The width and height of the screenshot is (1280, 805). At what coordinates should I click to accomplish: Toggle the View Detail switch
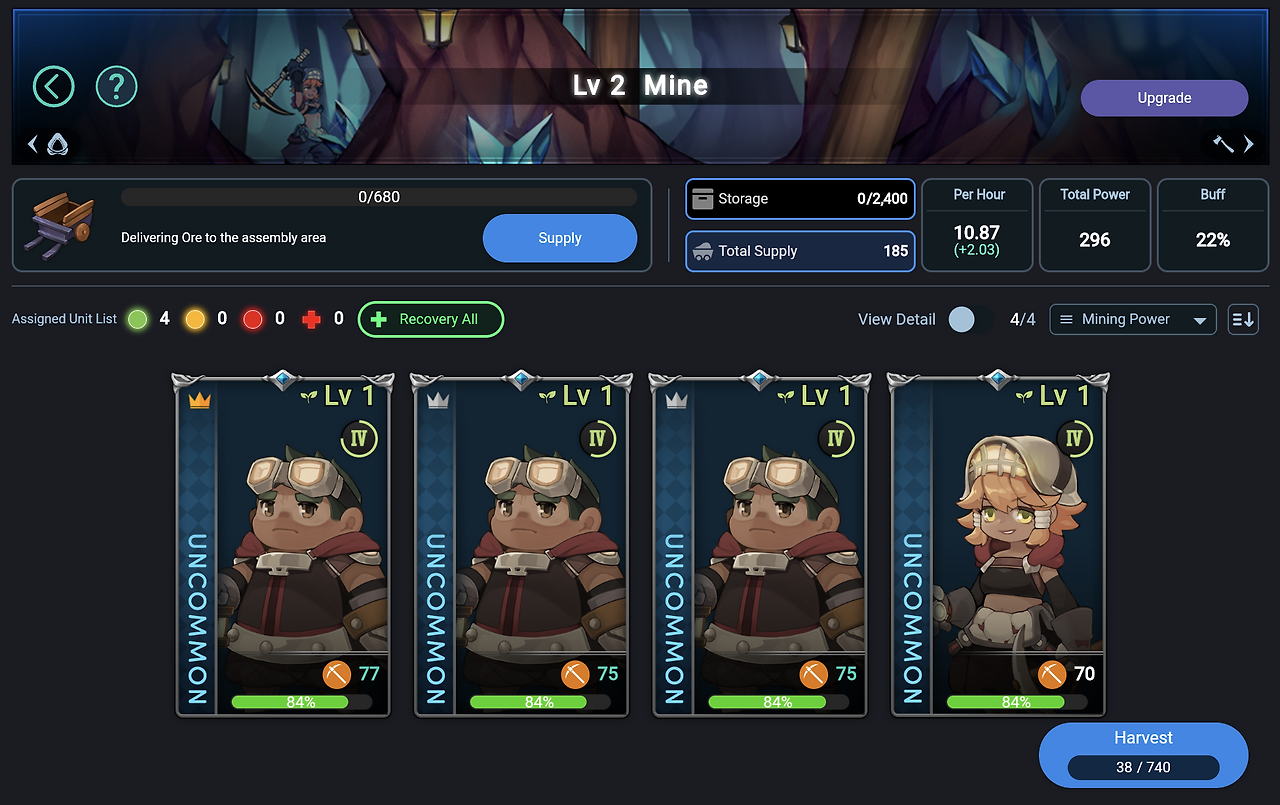pos(969,319)
